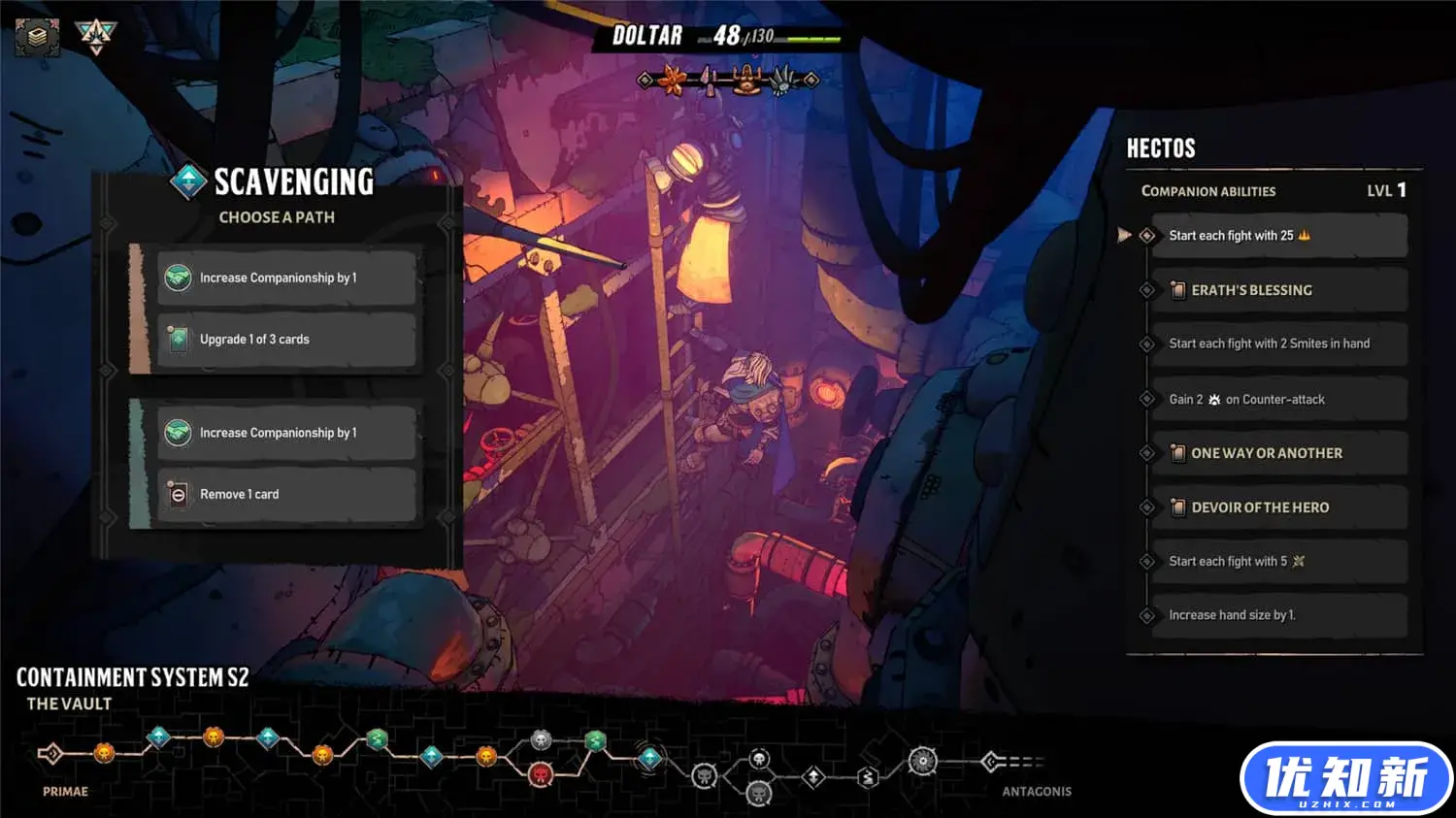Select the Devoir of the Hero ability
Screen dimensions: 1456x818
point(1278,507)
